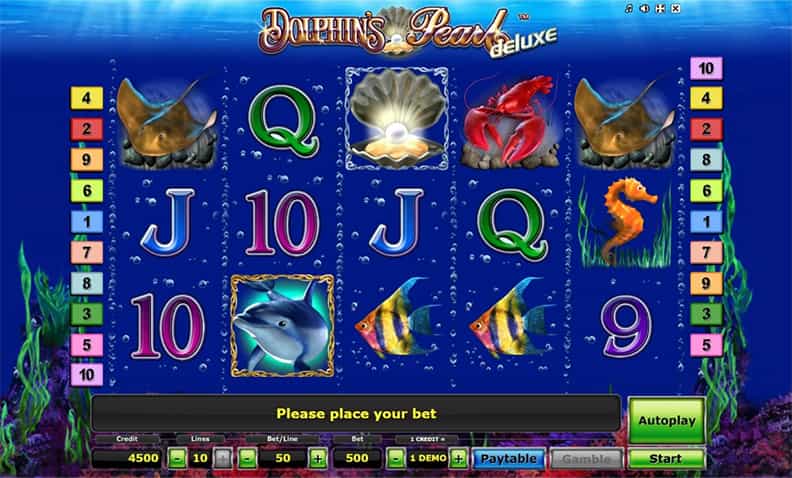Increase the number of Lines
792x478 pixels.
[223, 459]
